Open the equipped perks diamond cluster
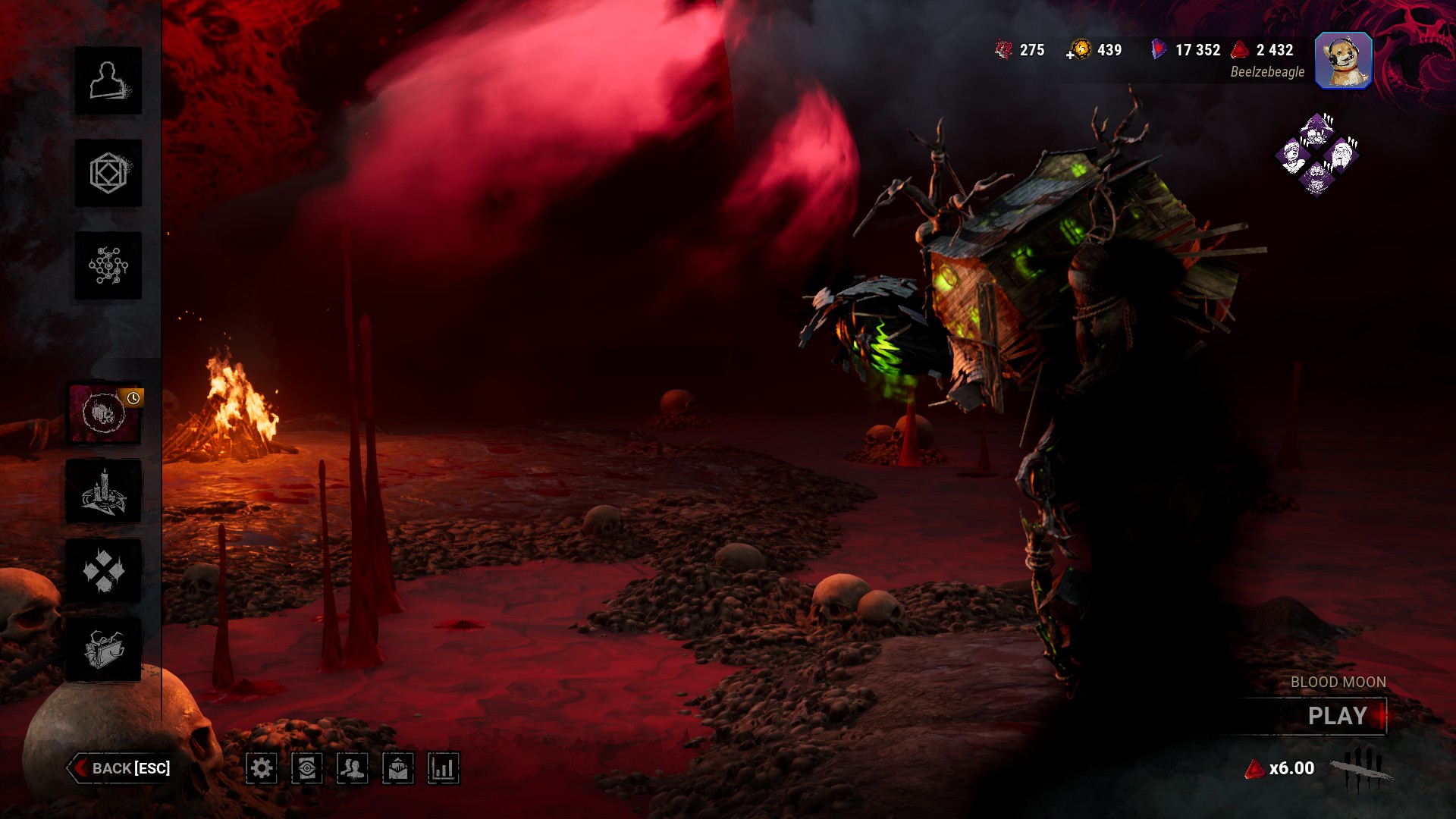The image size is (1456, 819). click(1317, 155)
